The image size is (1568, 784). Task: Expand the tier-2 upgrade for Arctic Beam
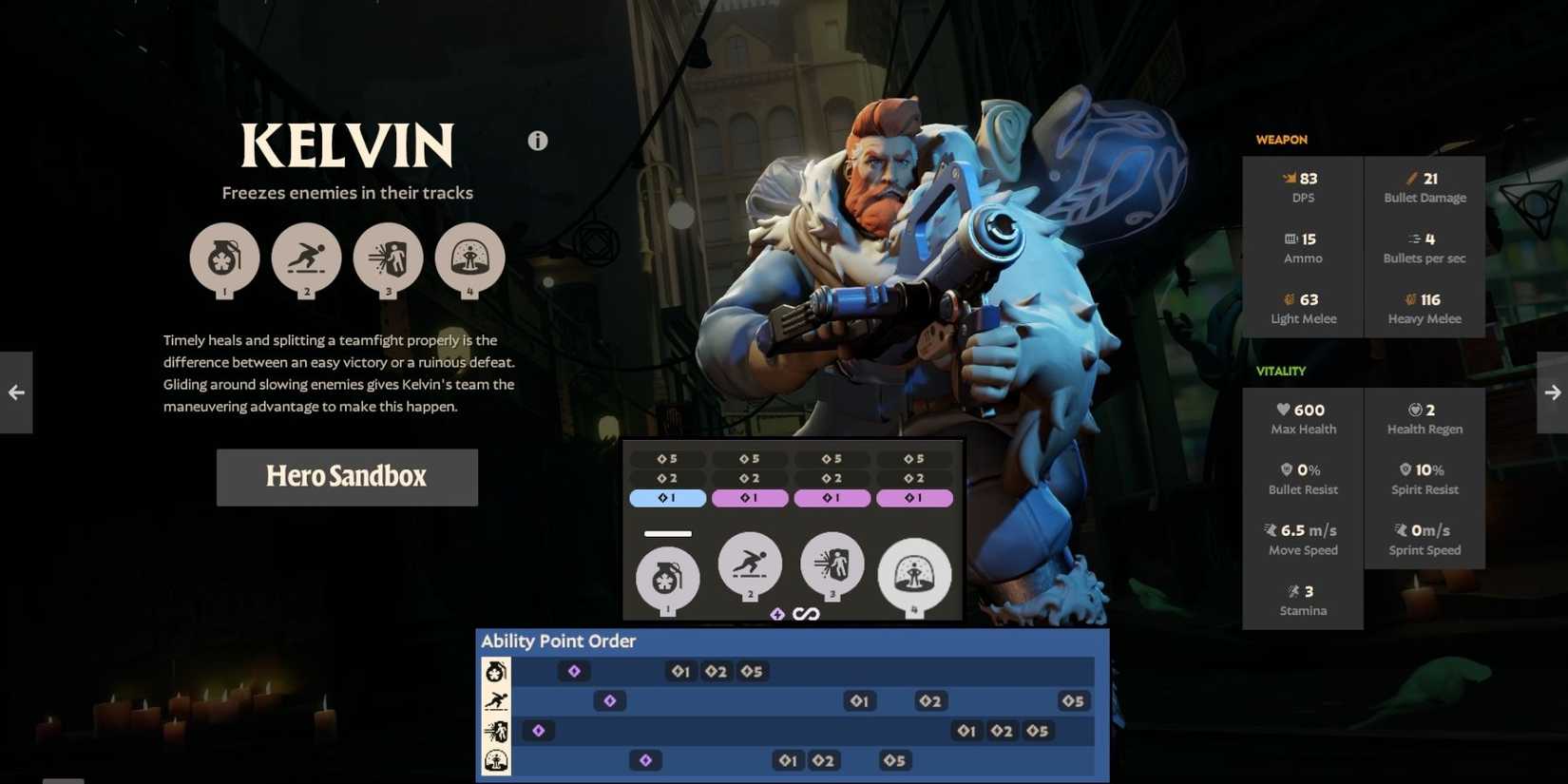[x=832, y=478]
